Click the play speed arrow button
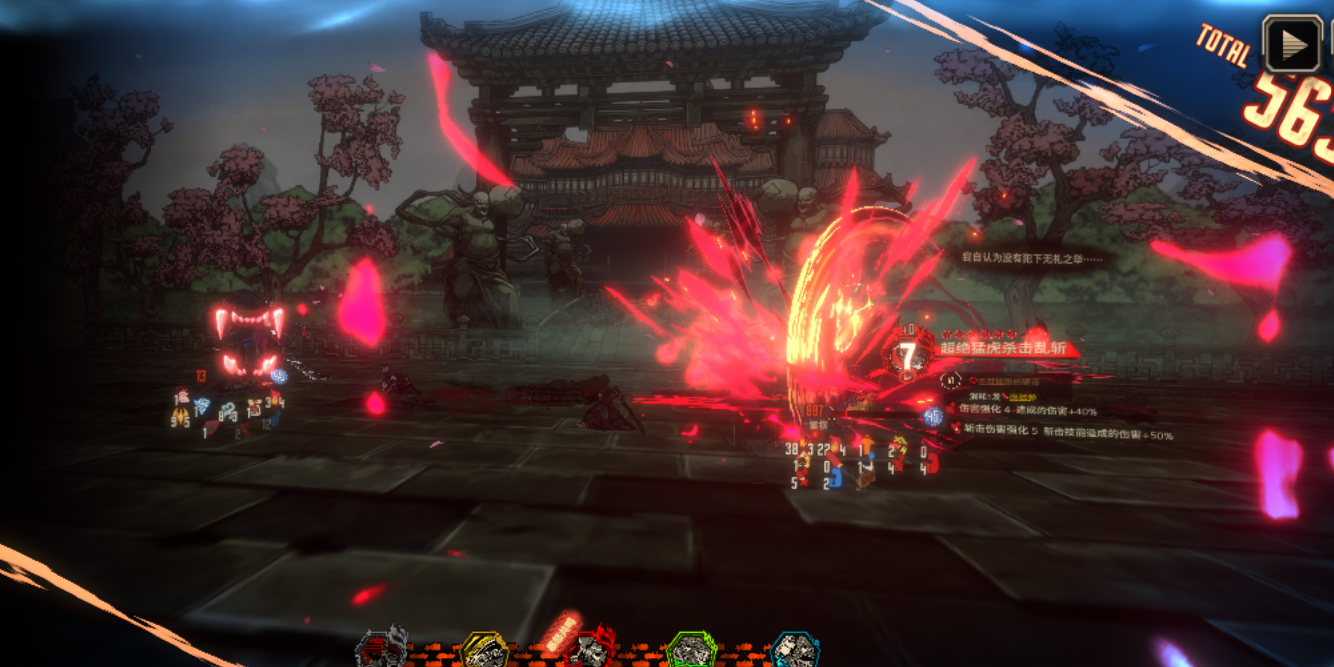1334x667 pixels. [x=1292, y=44]
